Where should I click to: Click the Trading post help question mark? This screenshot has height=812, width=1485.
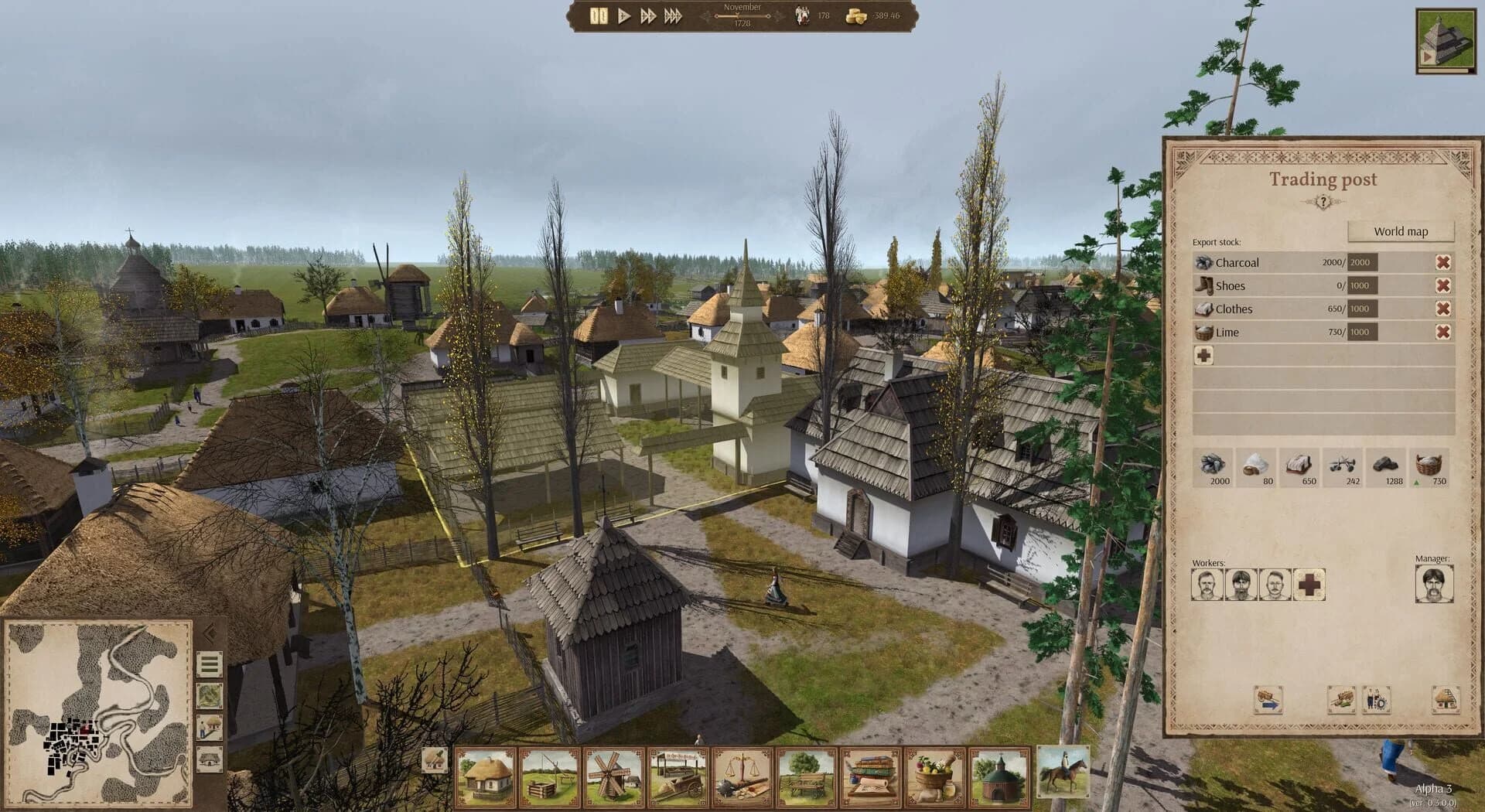point(1323,200)
